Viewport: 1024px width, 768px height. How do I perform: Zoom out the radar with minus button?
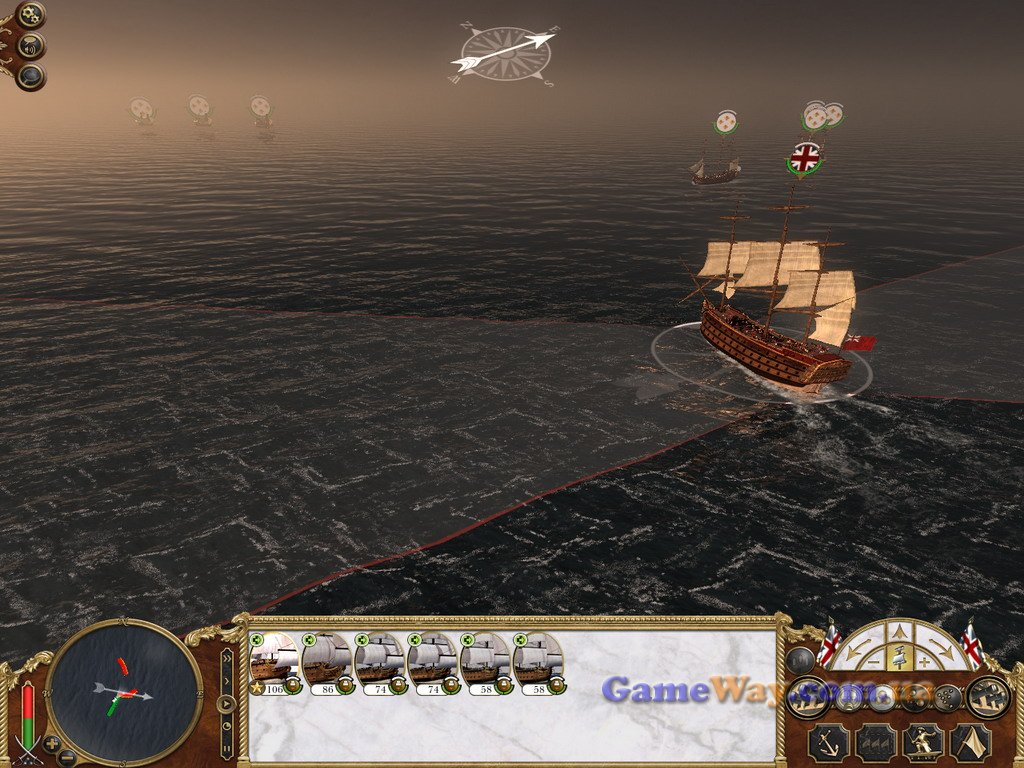click(66, 757)
